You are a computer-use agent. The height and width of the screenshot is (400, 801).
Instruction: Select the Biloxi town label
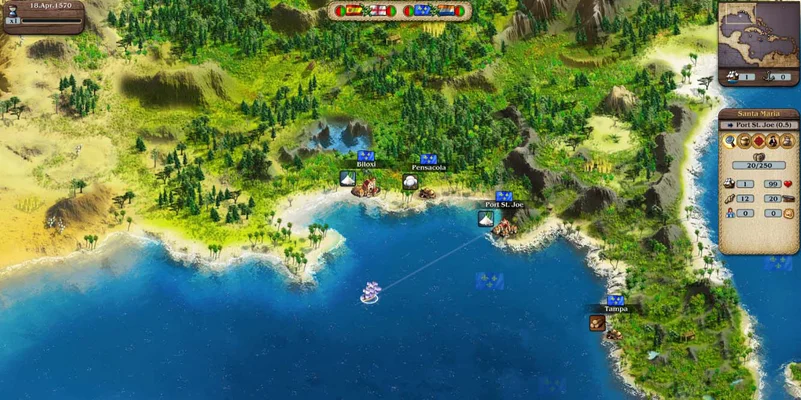point(366,164)
